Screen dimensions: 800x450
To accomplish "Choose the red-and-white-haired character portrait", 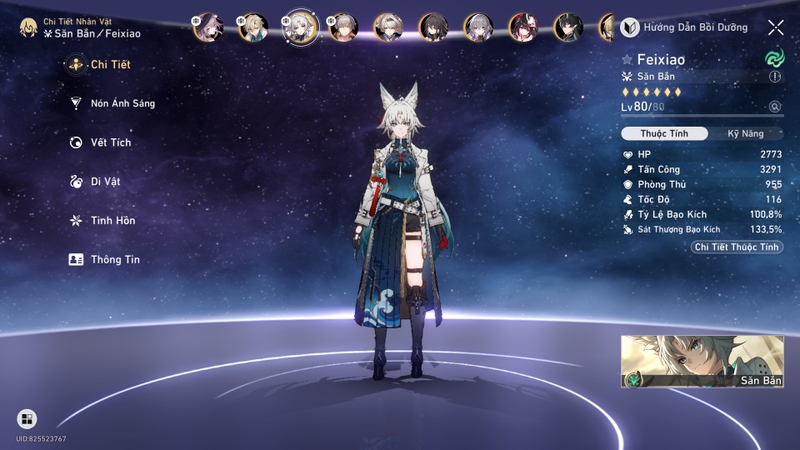I will tap(522, 26).
